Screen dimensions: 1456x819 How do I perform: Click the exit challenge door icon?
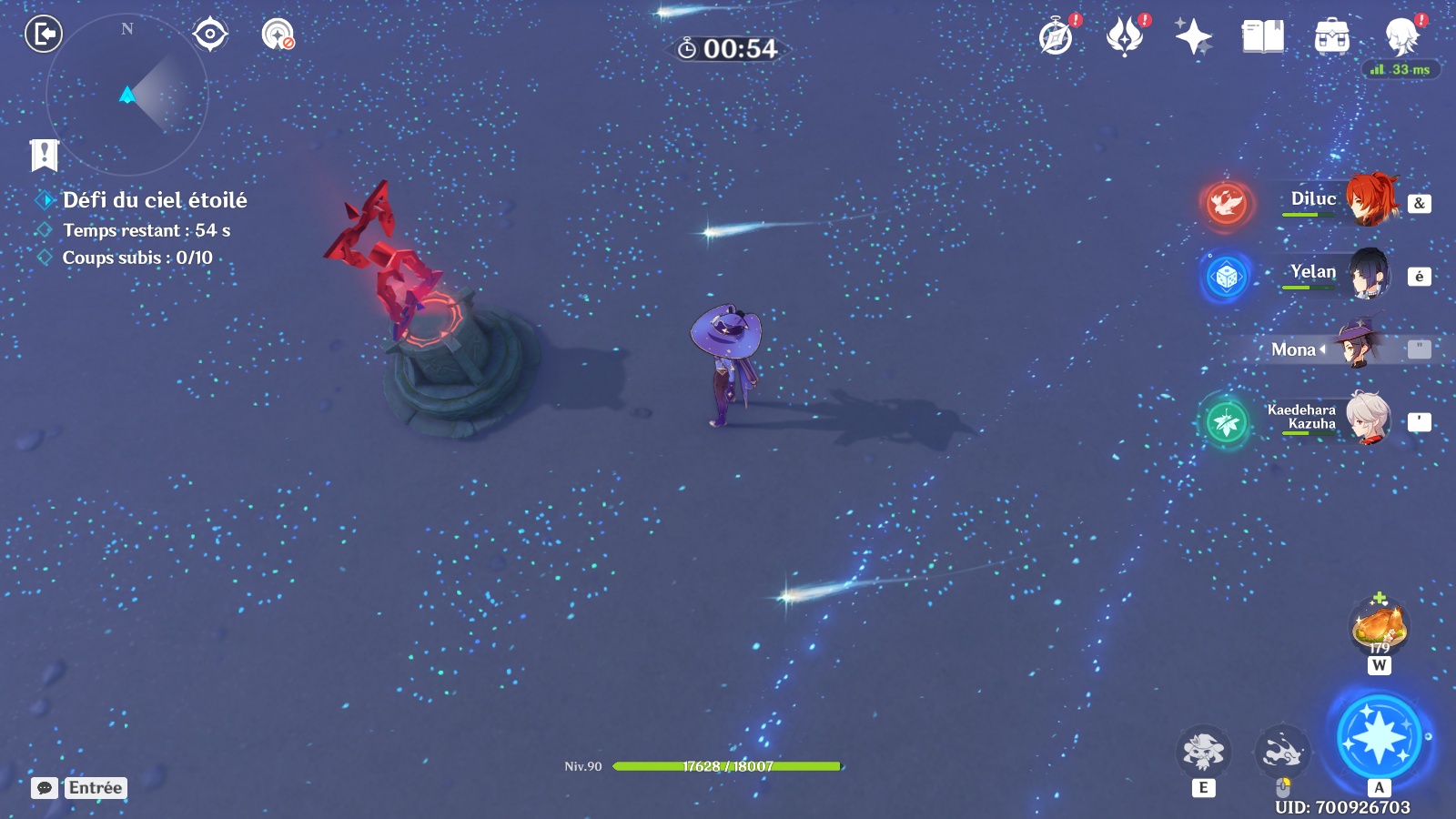click(43, 35)
